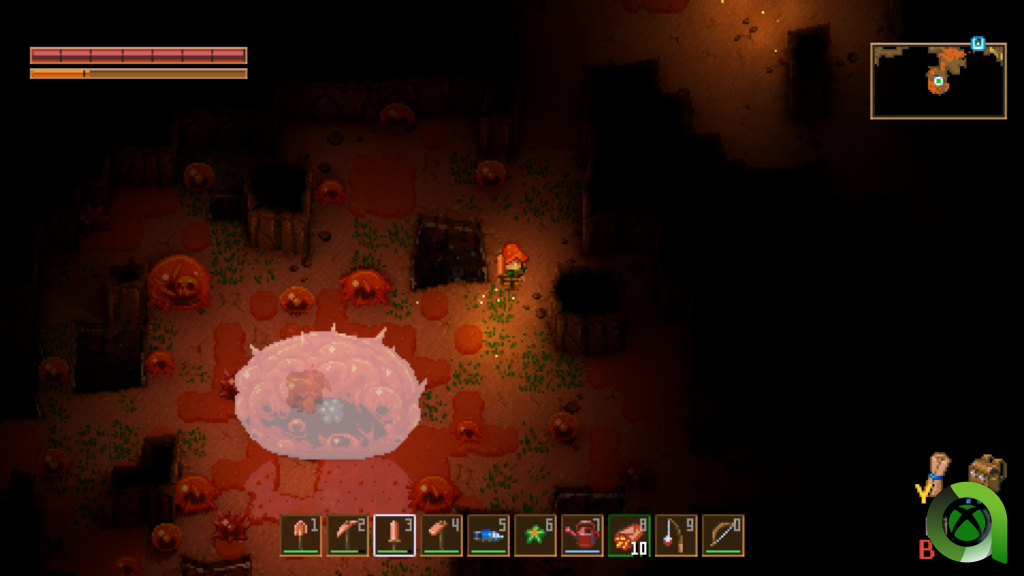Select the copper hoe in slot 4
Viewport: 1024px width, 576px height.
pos(442,535)
